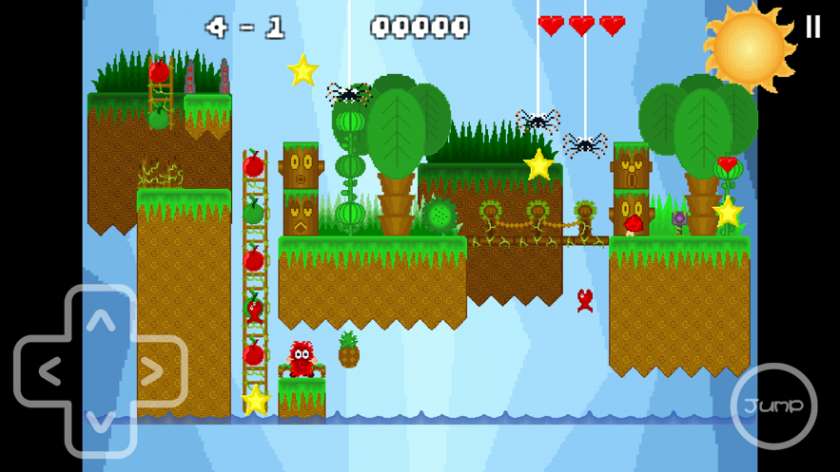Image resolution: width=840 pixels, height=472 pixels.
Task: Tap the D-pad up arrow
Action: pyautogui.click(x=100, y=321)
